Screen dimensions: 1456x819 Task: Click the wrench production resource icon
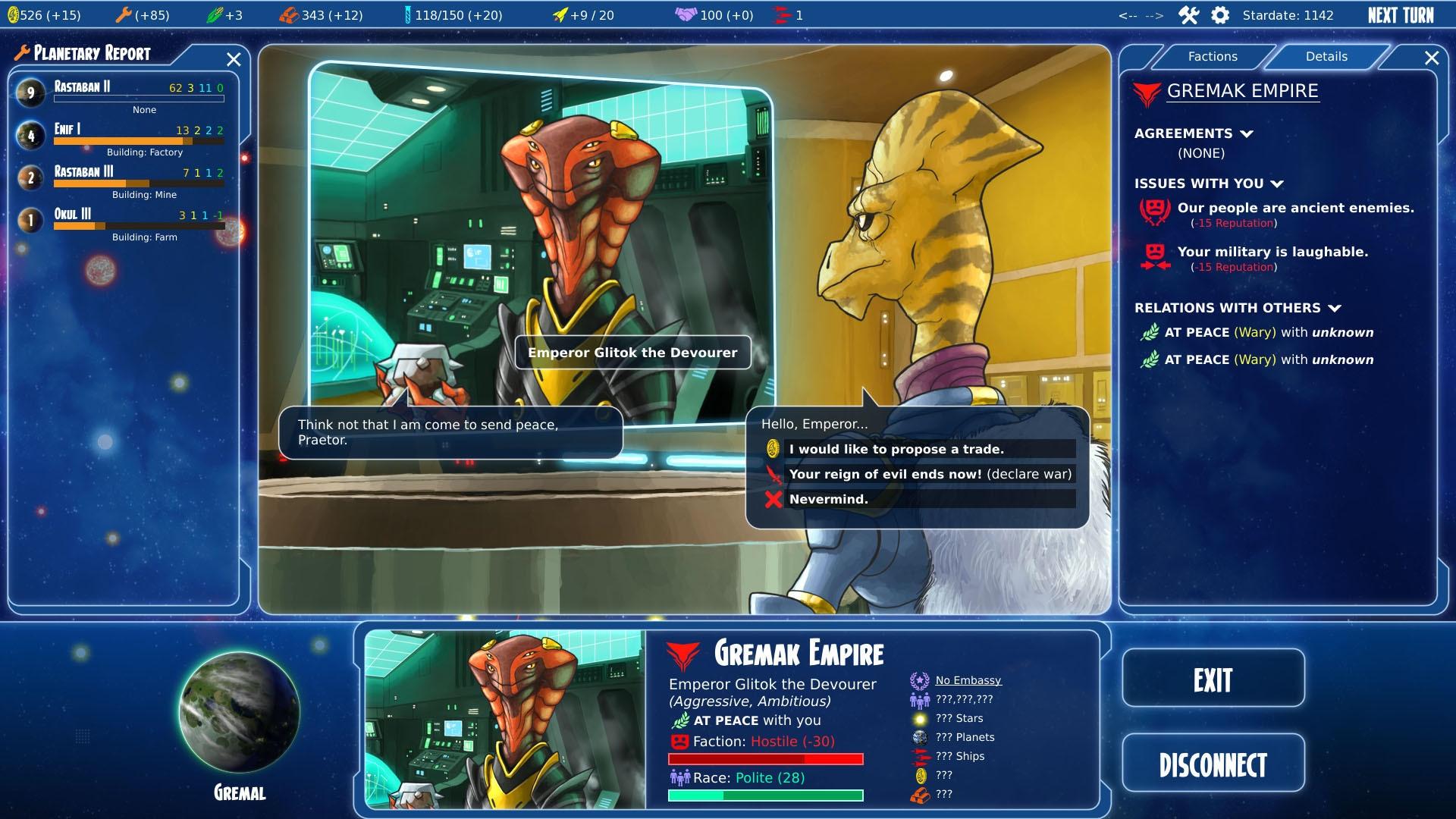click(123, 14)
